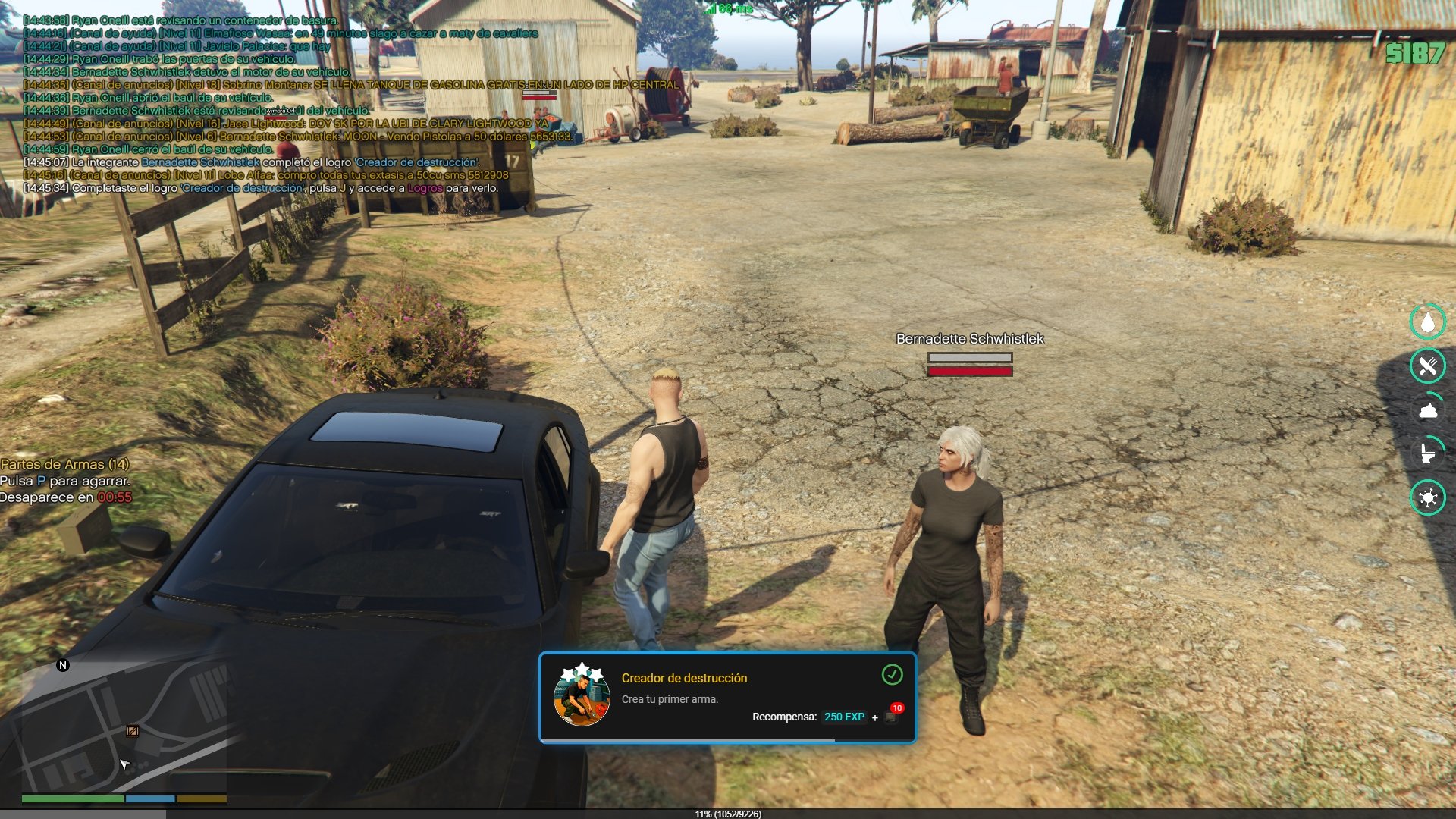
Task: Open the pink Logros link in chat
Action: [425, 188]
